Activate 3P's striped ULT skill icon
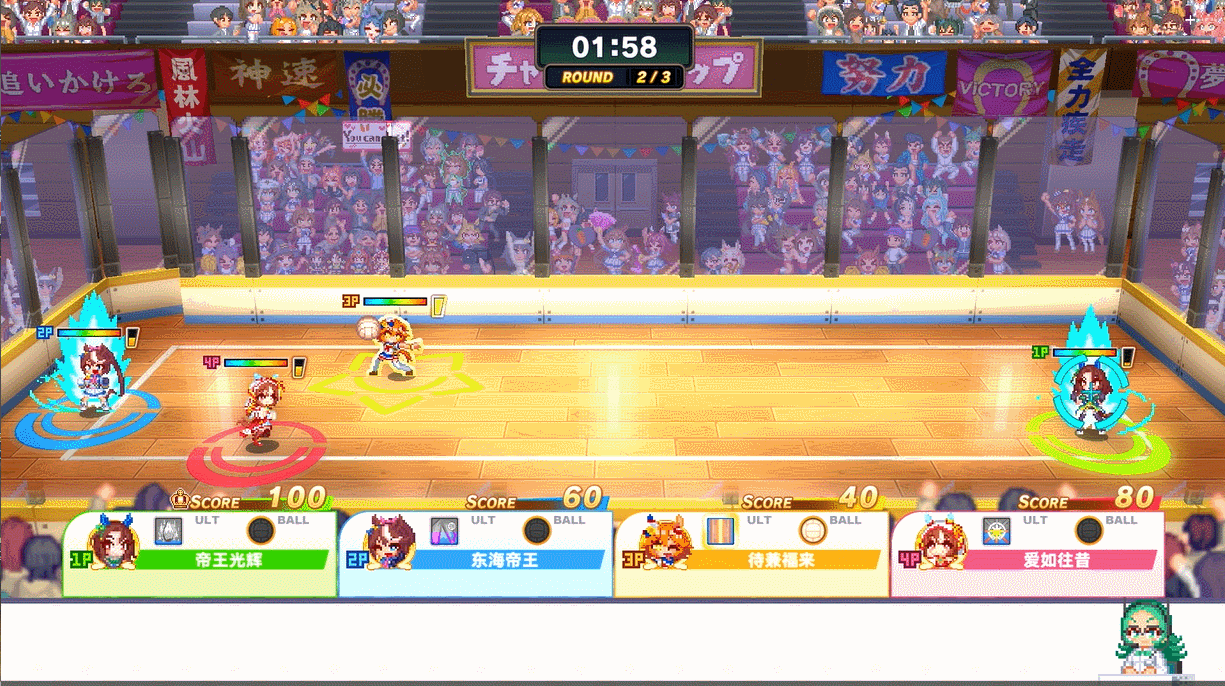This screenshot has height=686, width=1225. pyautogui.click(x=720, y=530)
